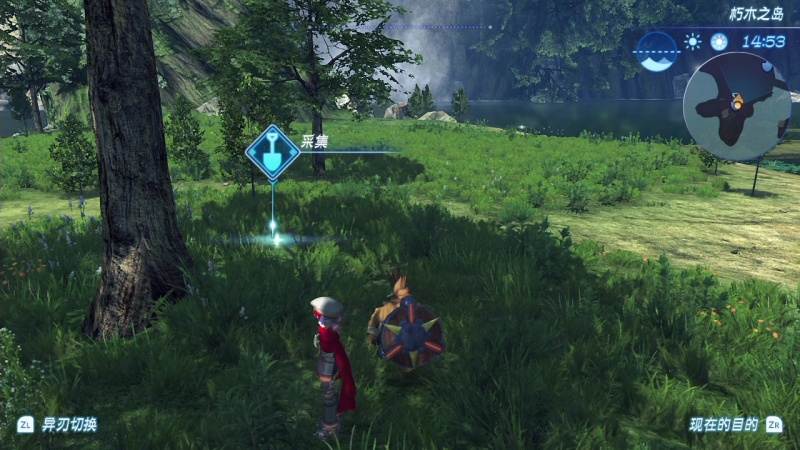The height and width of the screenshot is (450, 800).
Task: Select the 采集 shovel collection marker
Action: (x=273, y=152)
